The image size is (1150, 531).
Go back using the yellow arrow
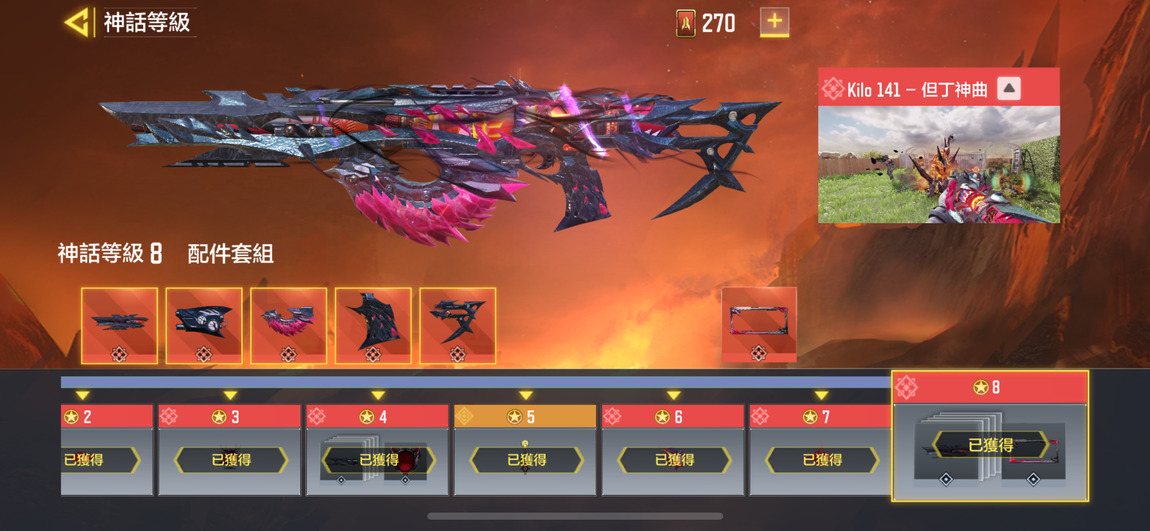tap(77, 22)
